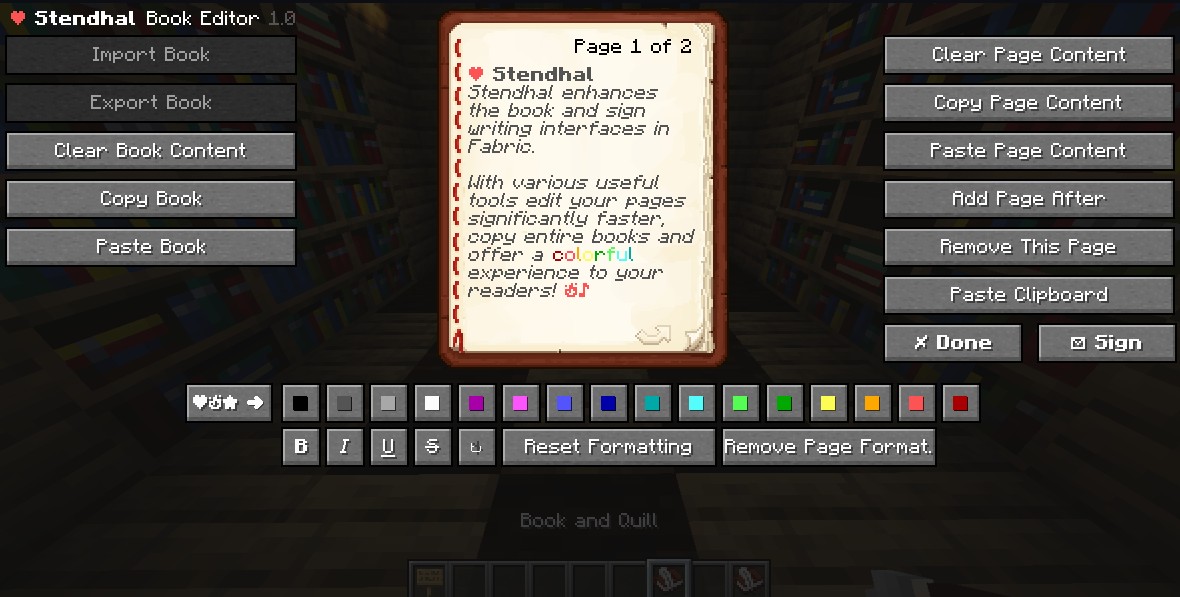Image resolution: width=1180 pixels, height=597 pixels.
Task: Click Paste Page Content
Action: click(x=1028, y=151)
